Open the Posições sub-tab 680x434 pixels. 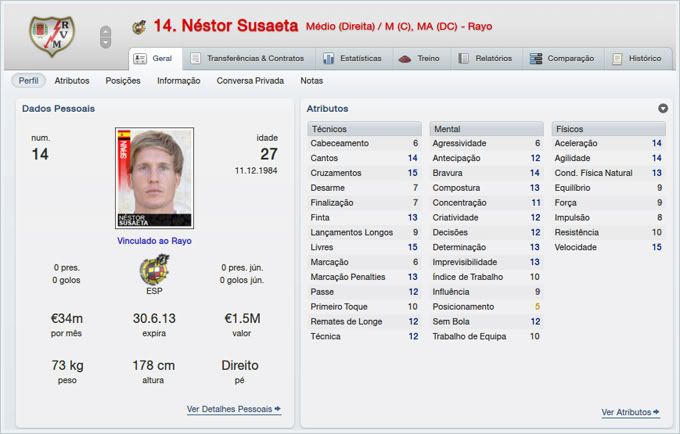point(123,80)
